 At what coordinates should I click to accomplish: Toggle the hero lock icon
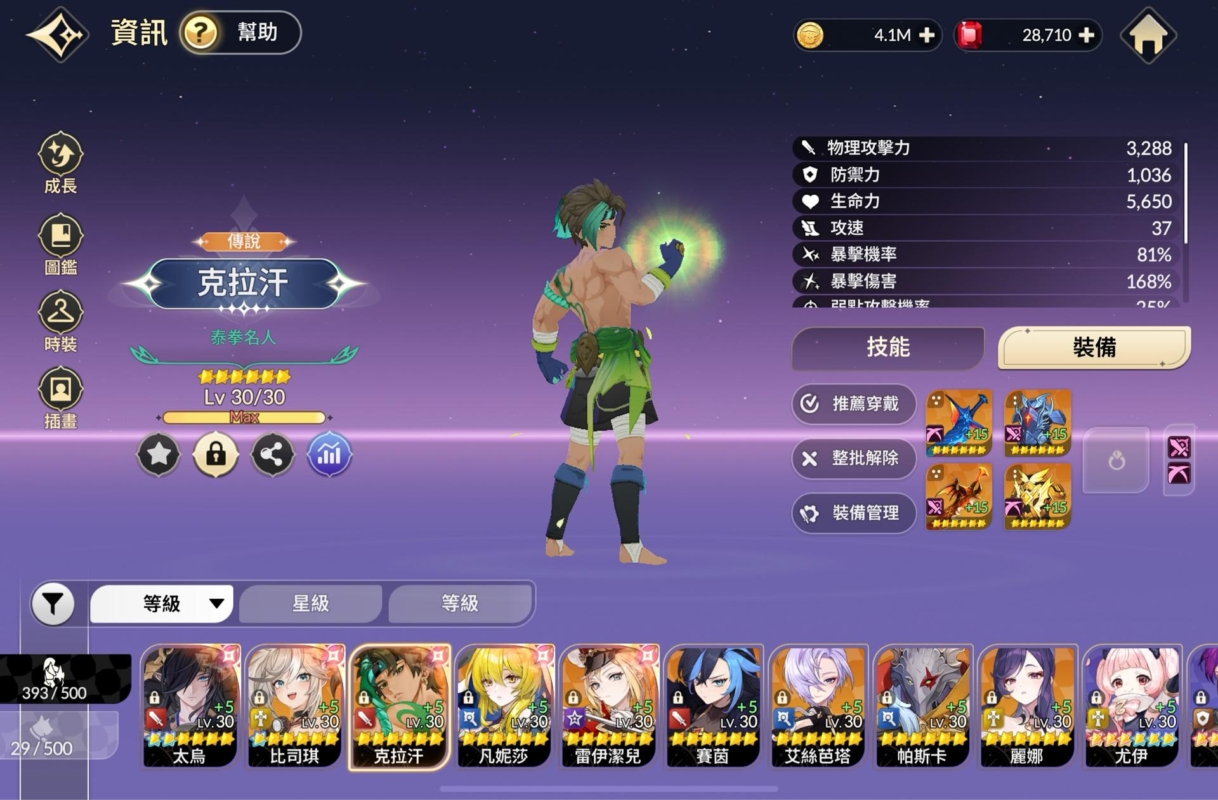click(215, 456)
